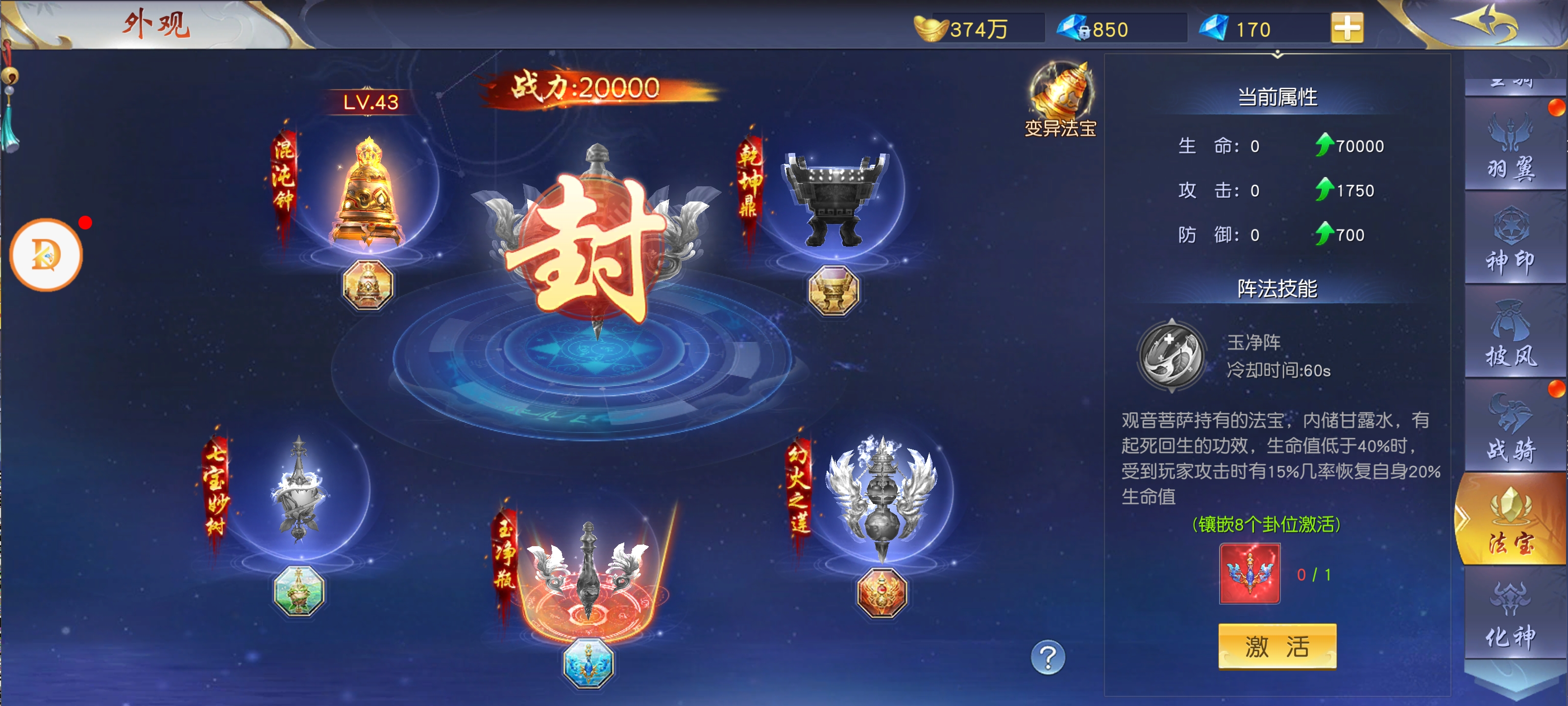
Task: Click the orange D floating icon
Action: (x=46, y=254)
